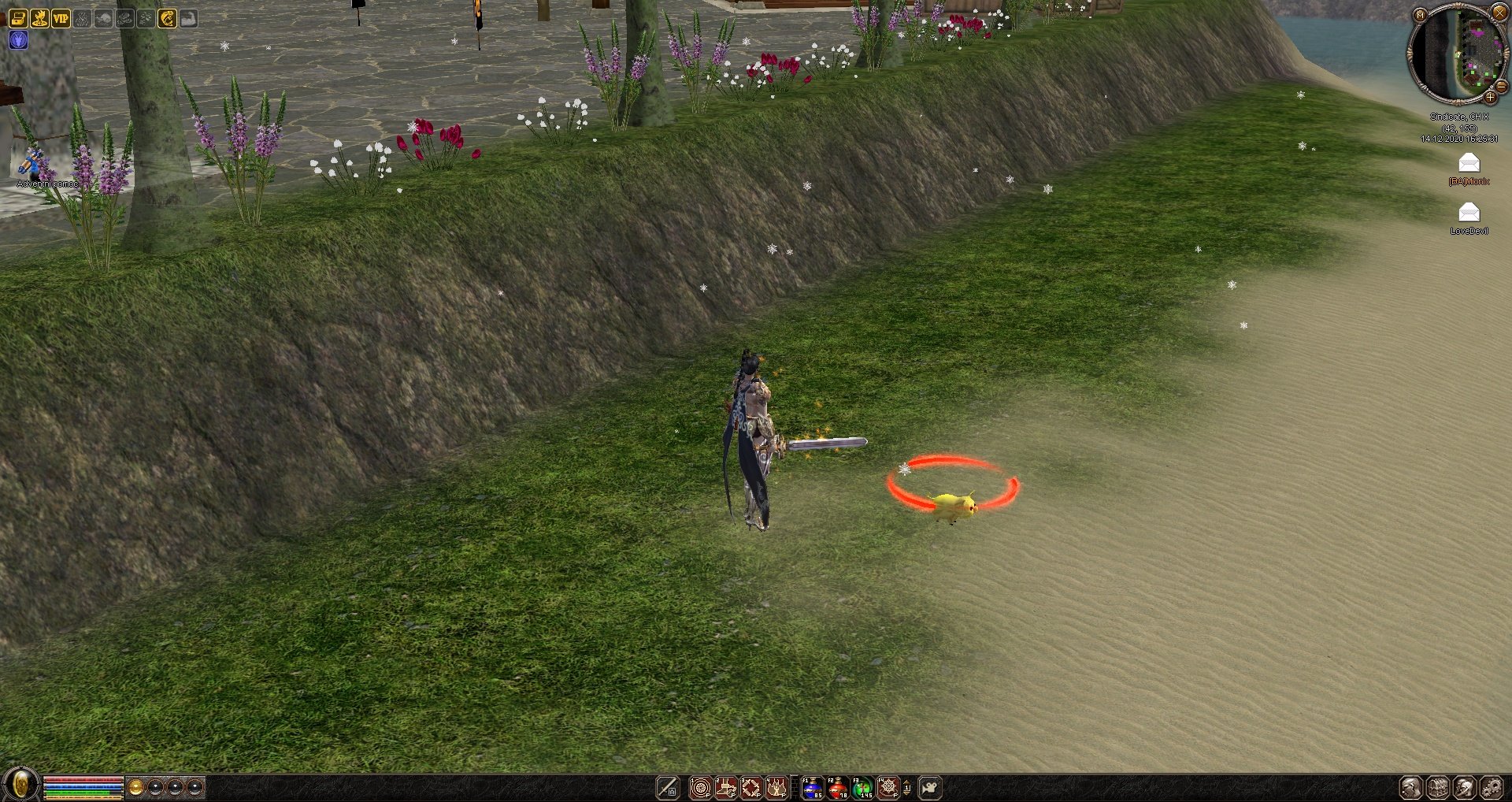Image resolution: width=1512 pixels, height=802 pixels.
Task: Close the minimap with the X button
Action: click(1499, 13)
